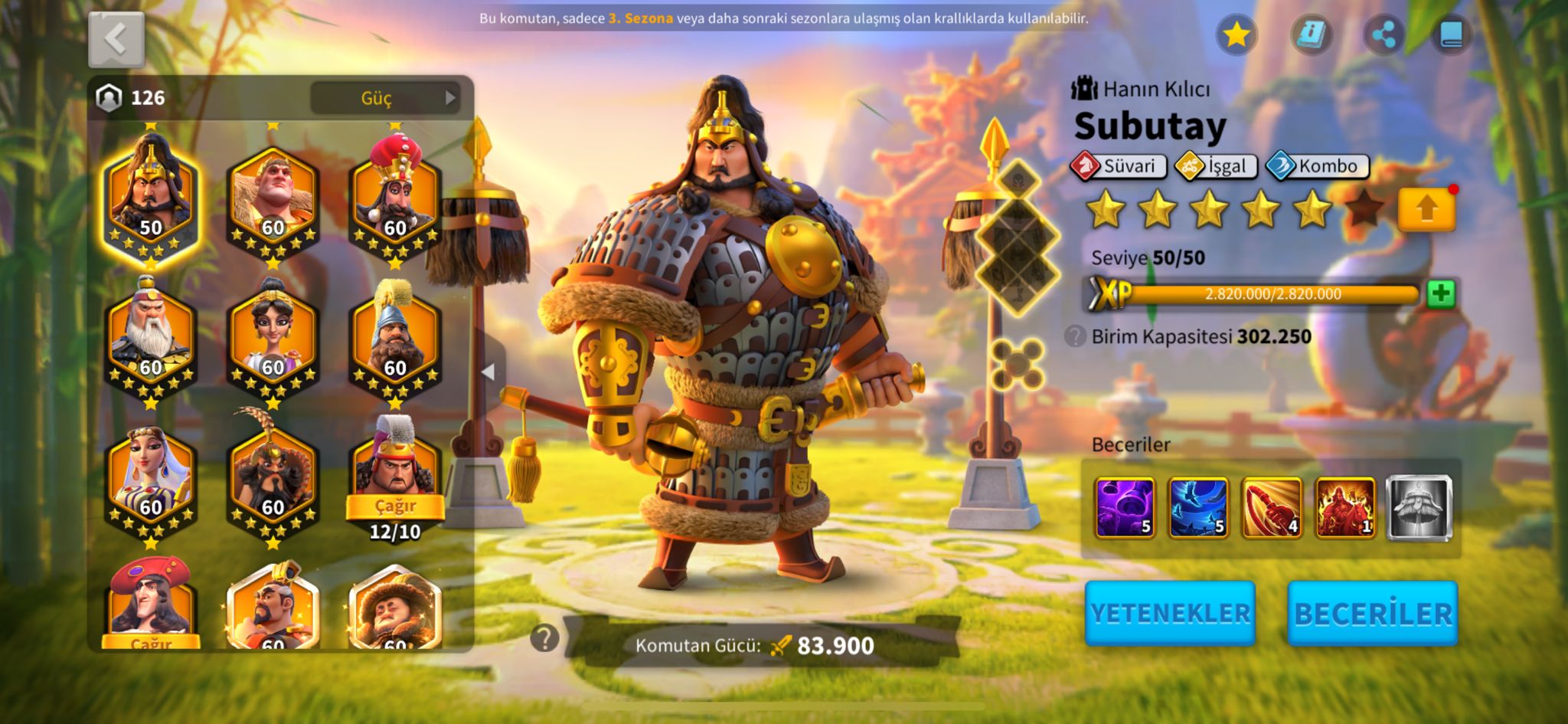This screenshot has width=1568, height=724.
Task: Collapse the commander list side arrow
Action: point(488,372)
